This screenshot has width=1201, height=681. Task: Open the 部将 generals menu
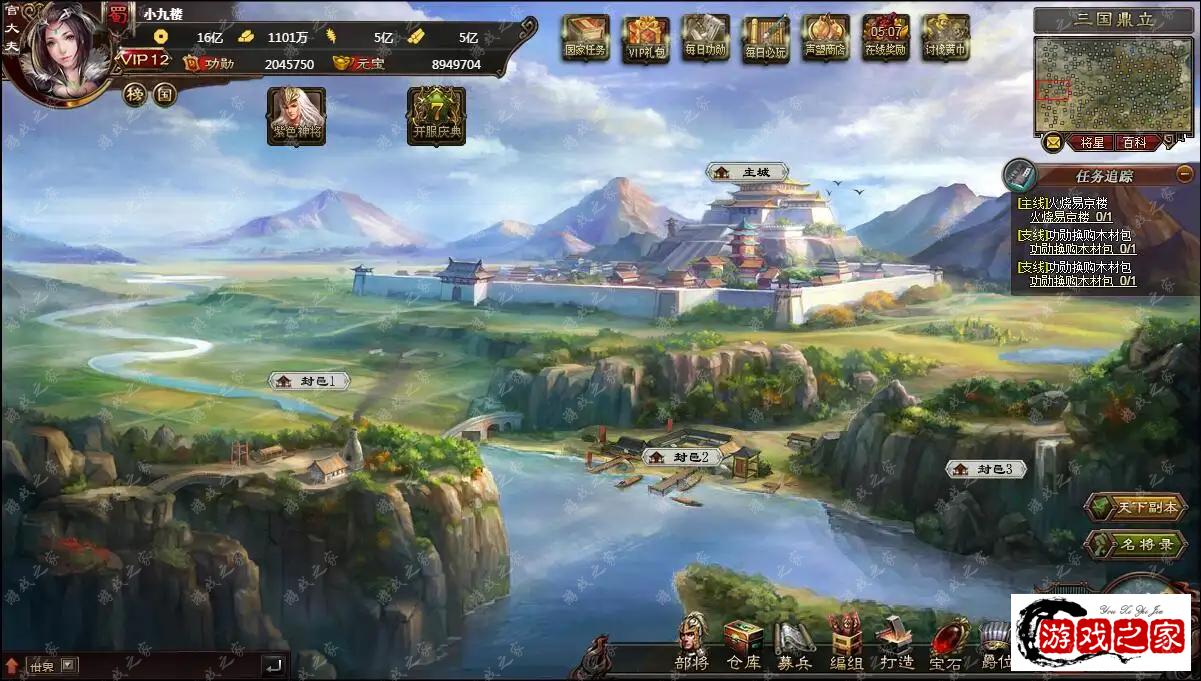click(691, 643)
